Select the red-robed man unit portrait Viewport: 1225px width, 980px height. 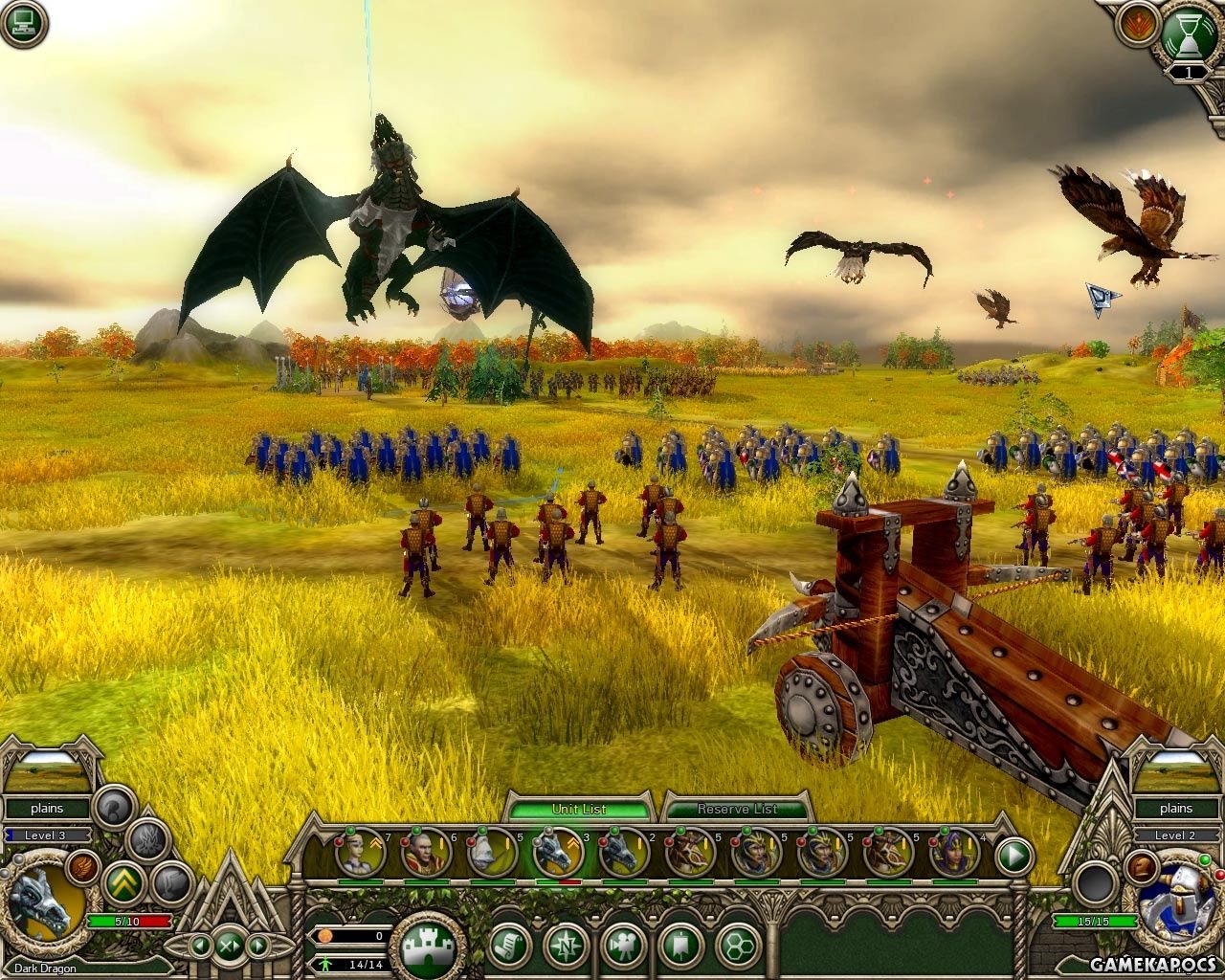pos(425,852)
